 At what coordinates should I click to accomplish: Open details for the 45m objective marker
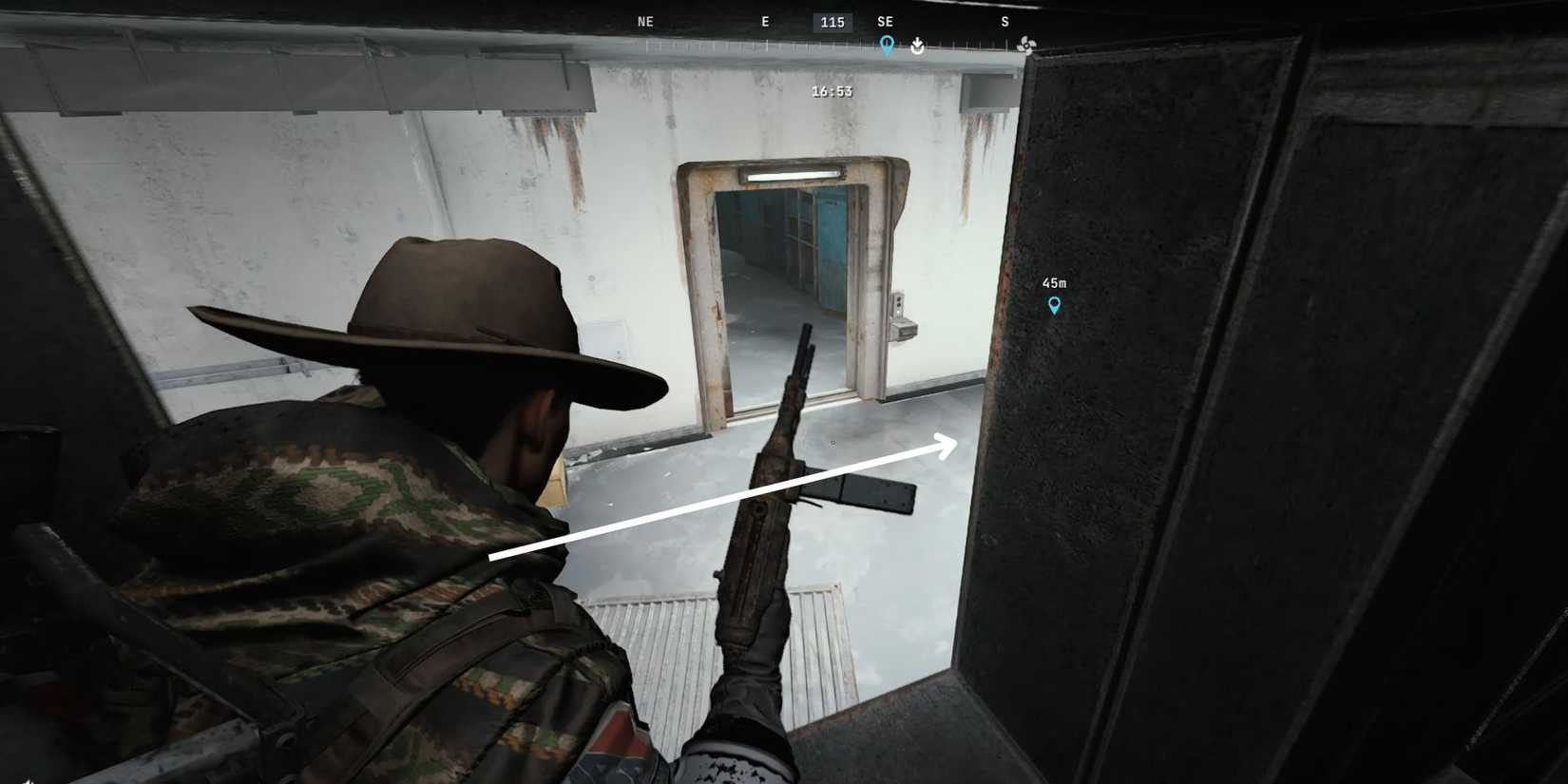click(x=1054, y=305)
